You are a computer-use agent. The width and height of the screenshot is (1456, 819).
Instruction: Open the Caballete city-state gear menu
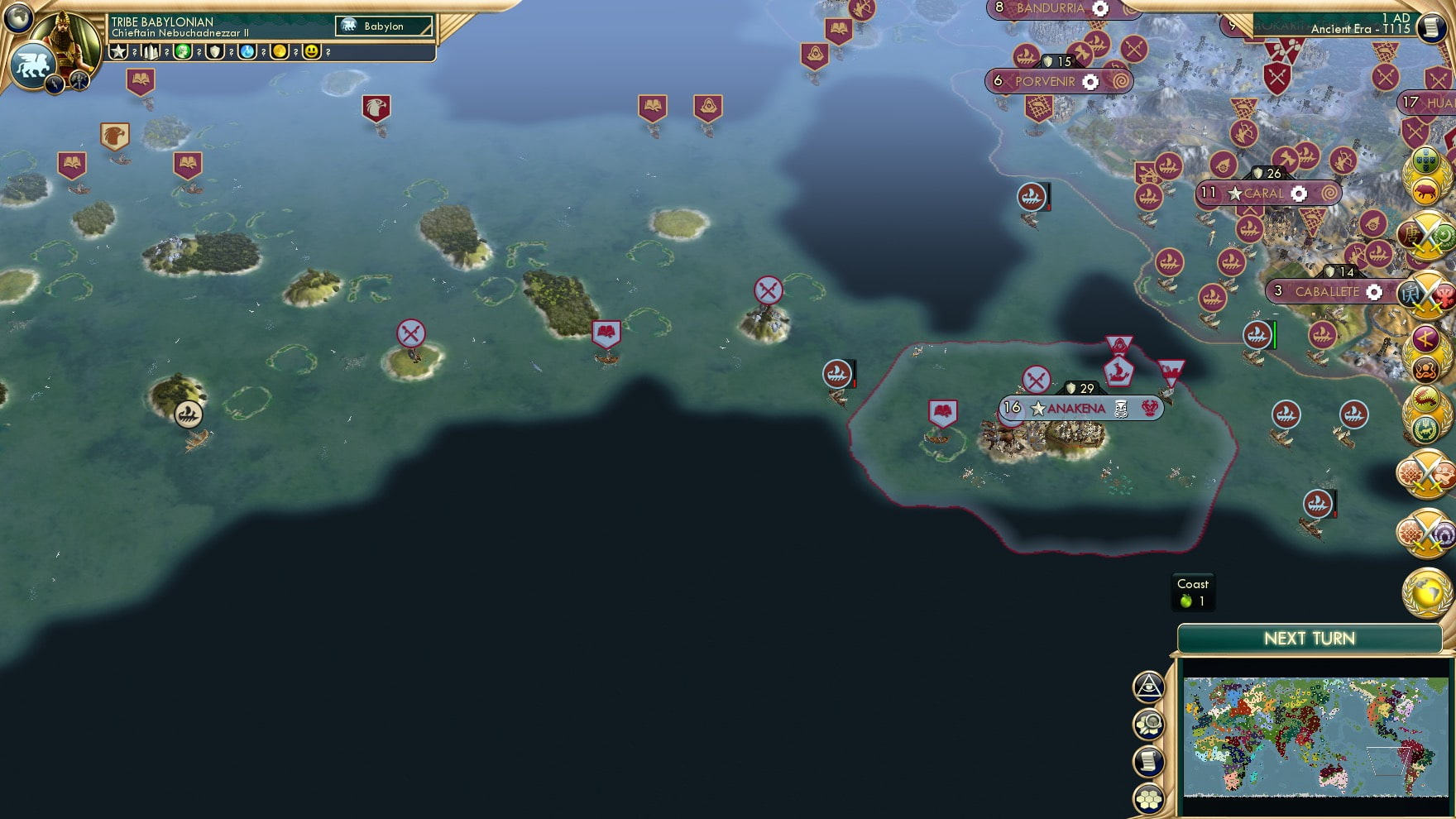click(1373, 292)
